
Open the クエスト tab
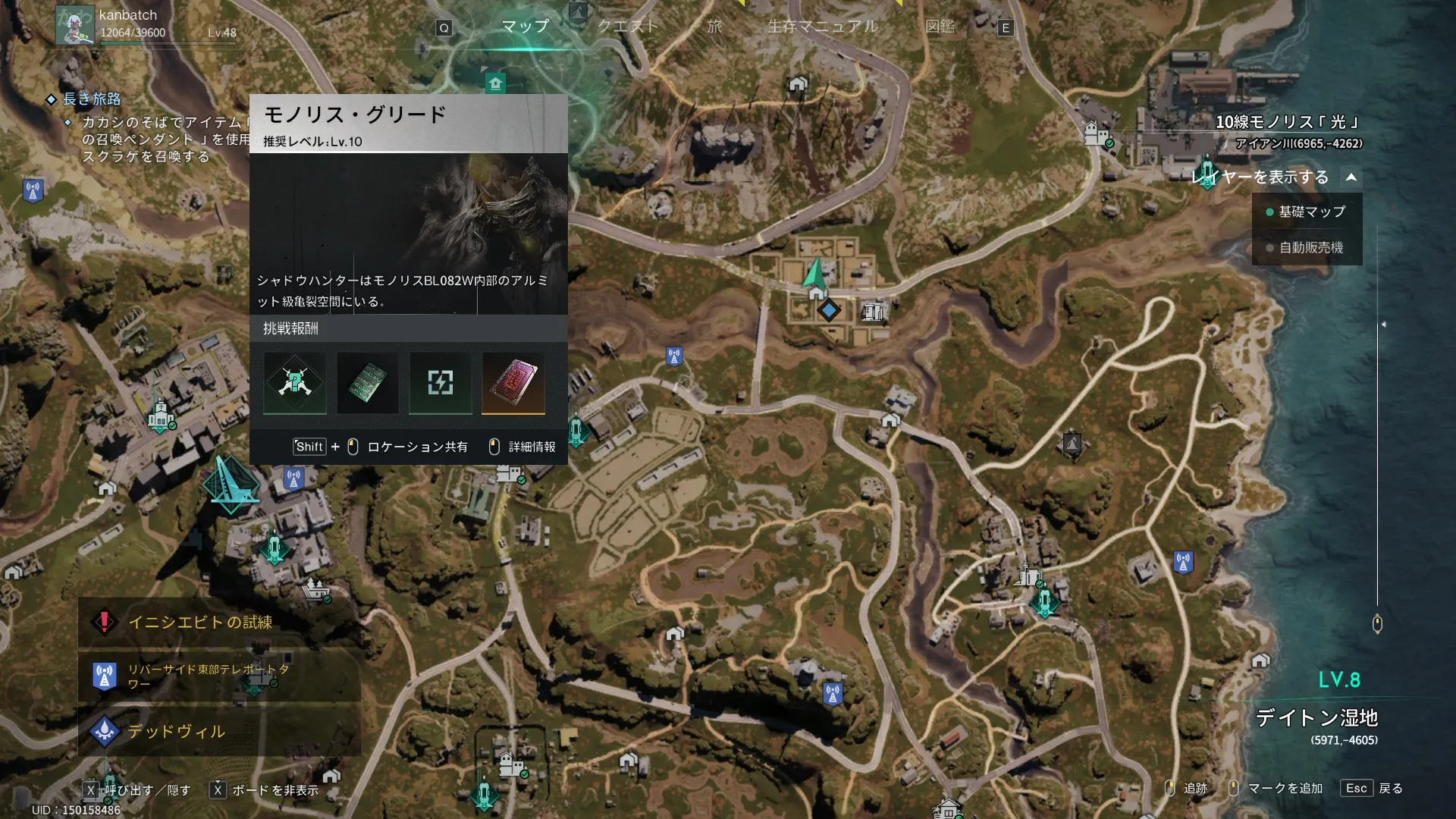click(627, 27)
